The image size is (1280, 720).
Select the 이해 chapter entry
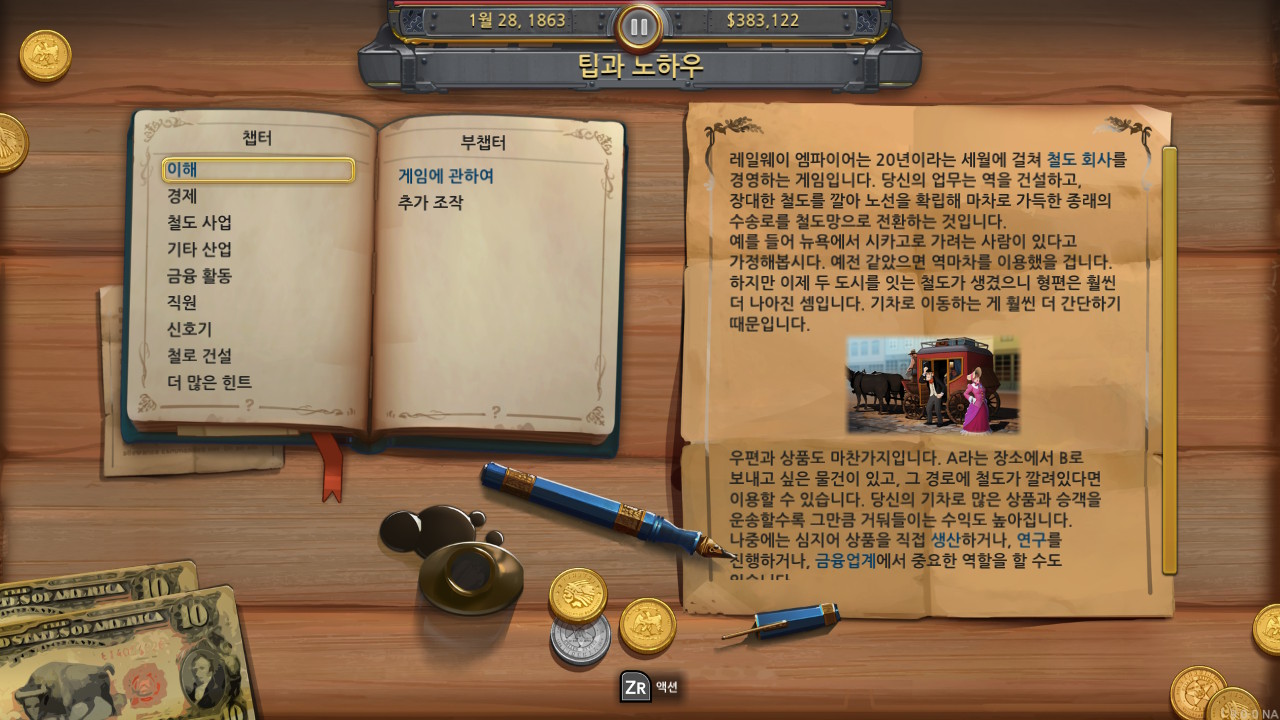coord(181,170)
